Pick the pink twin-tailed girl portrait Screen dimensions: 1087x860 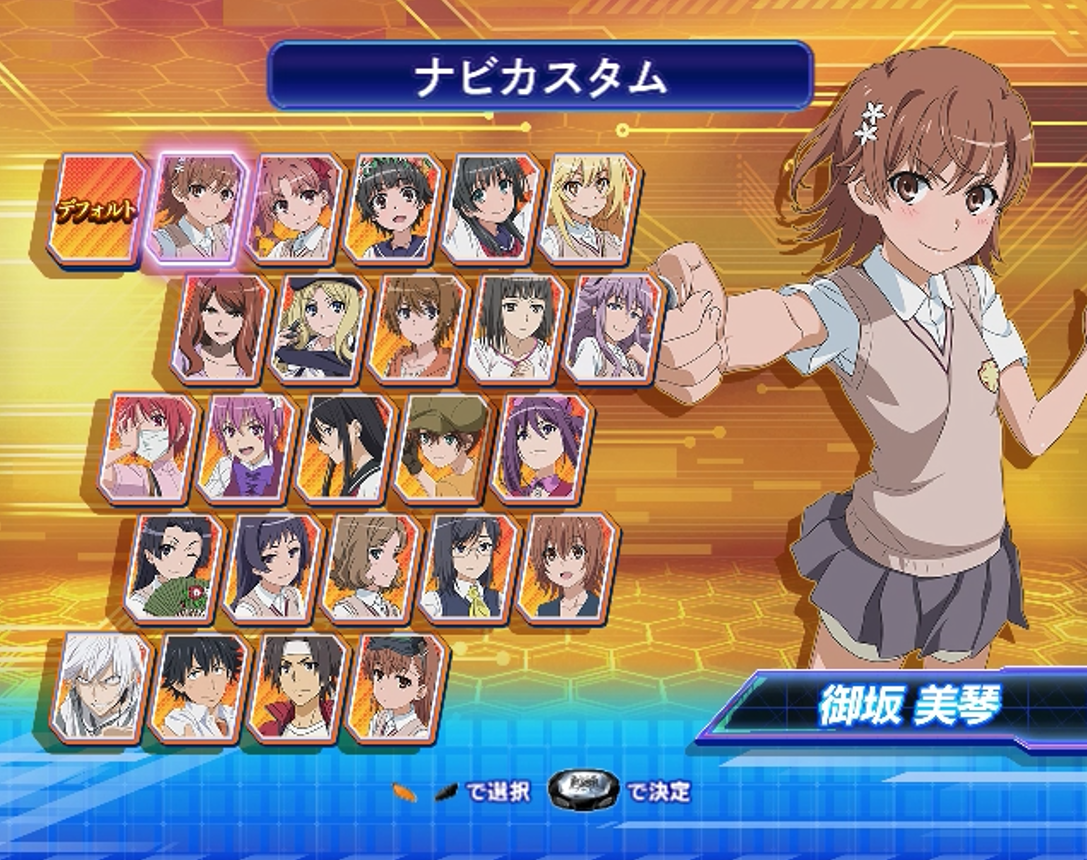pos(296,208)
